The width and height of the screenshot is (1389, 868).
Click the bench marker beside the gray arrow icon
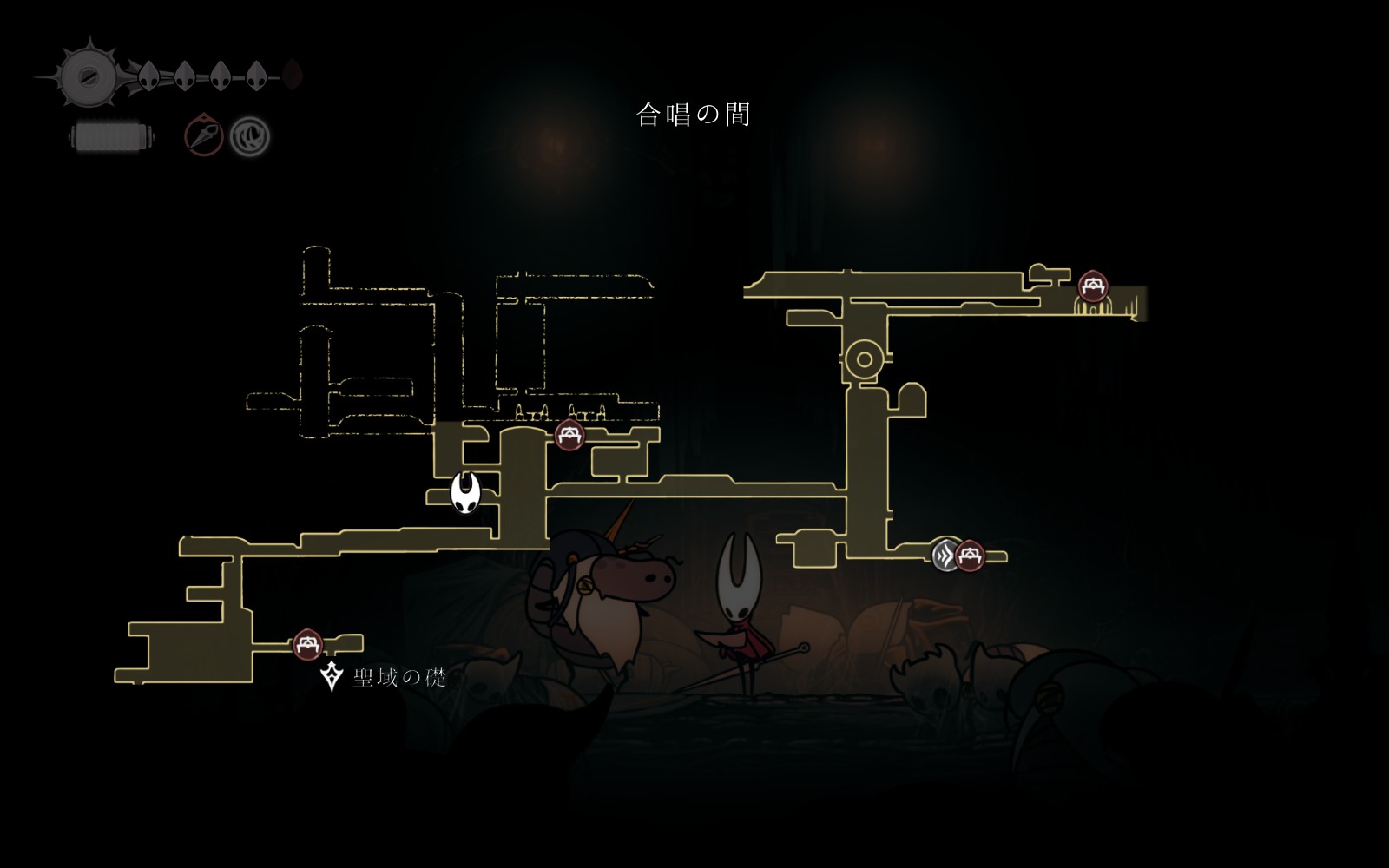969,556
